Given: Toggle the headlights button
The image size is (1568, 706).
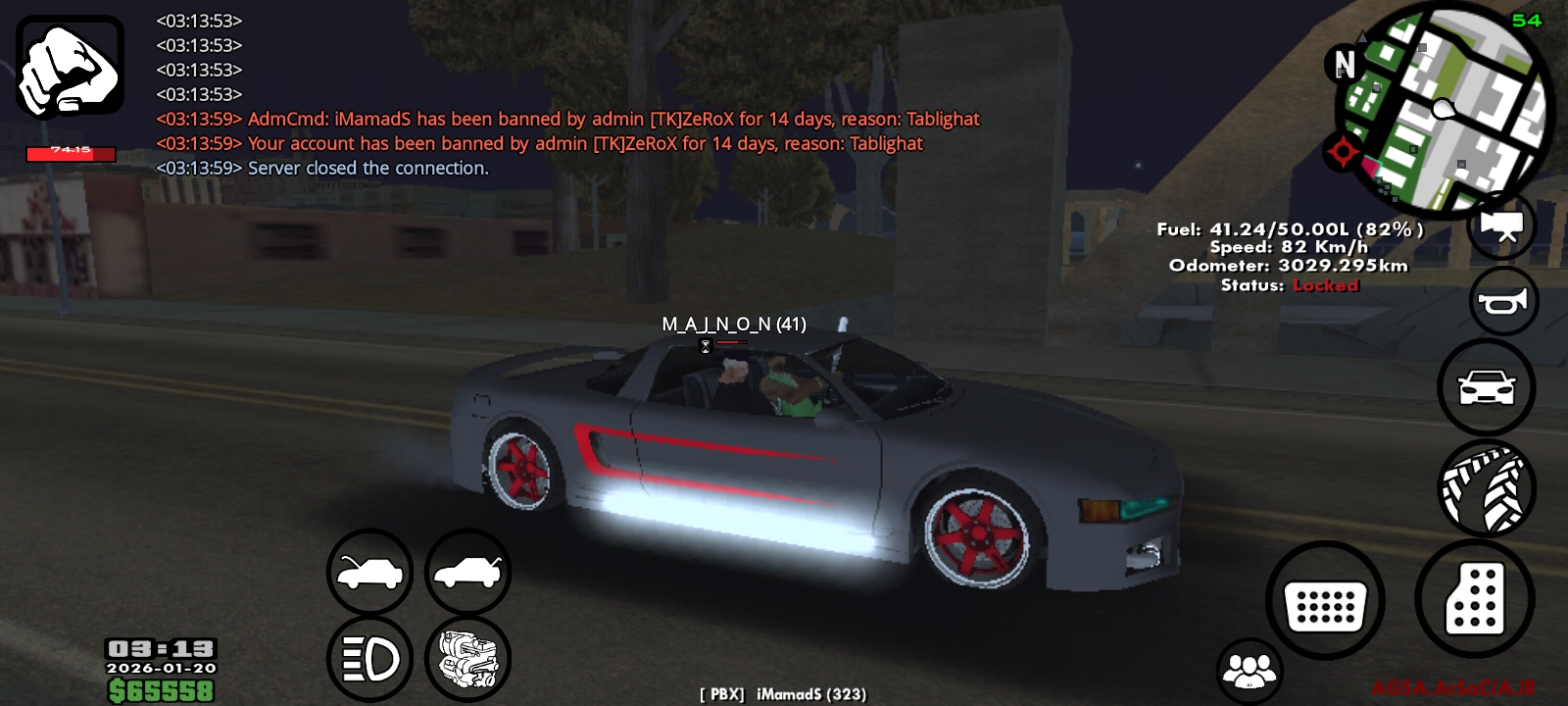Looking at the screenshot, I should click(369, 659).
